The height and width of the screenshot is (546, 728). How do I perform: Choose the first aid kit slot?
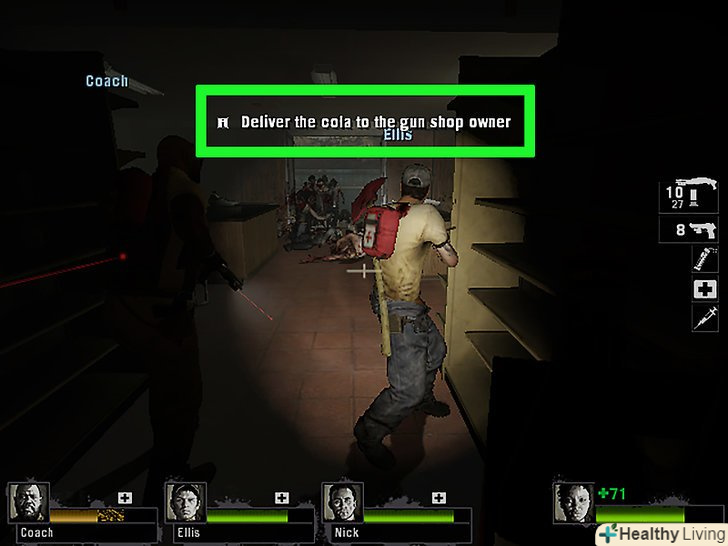coord(704,289)
